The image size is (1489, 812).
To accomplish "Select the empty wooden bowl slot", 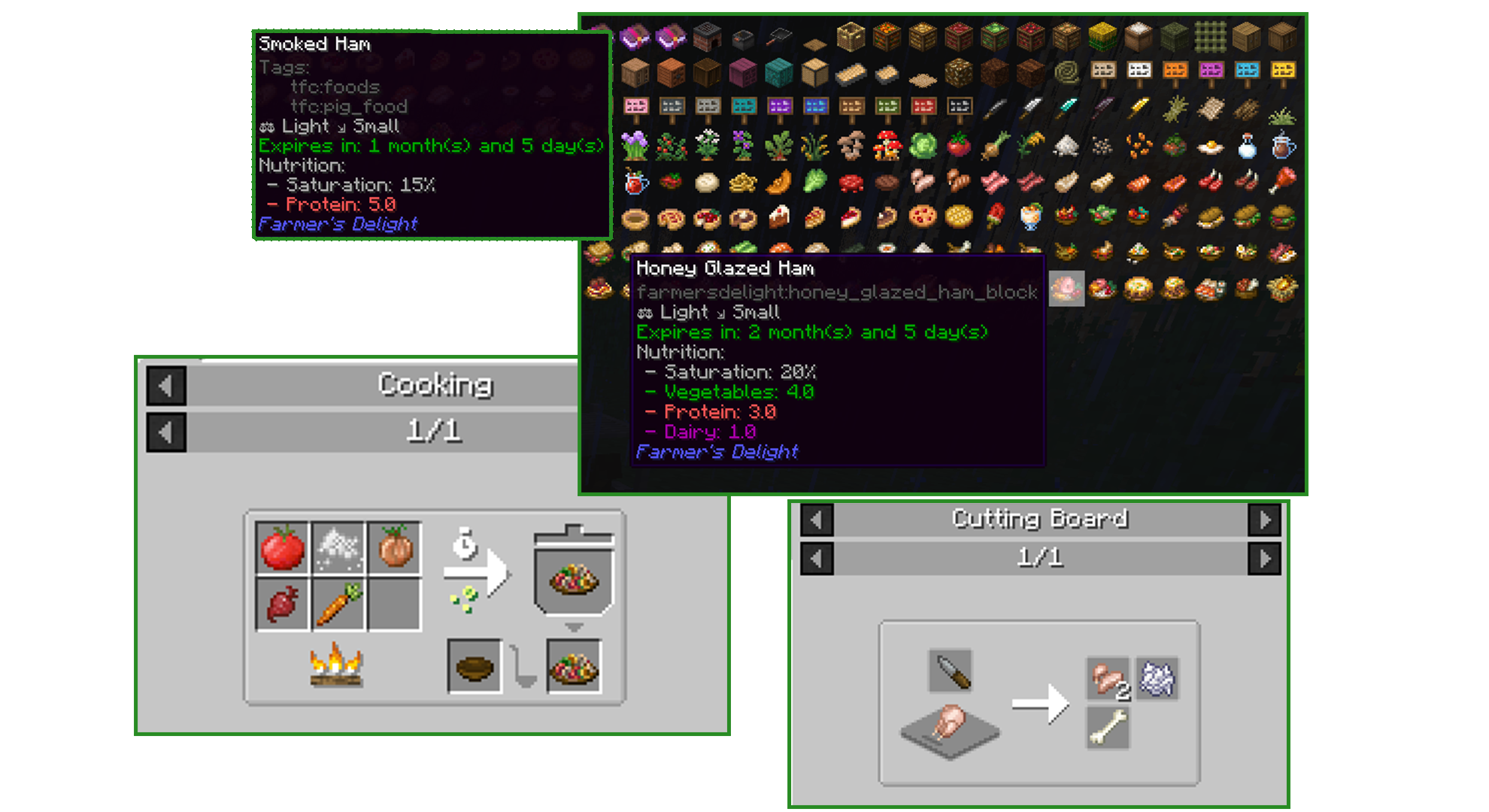I will (x=474, y=665).
